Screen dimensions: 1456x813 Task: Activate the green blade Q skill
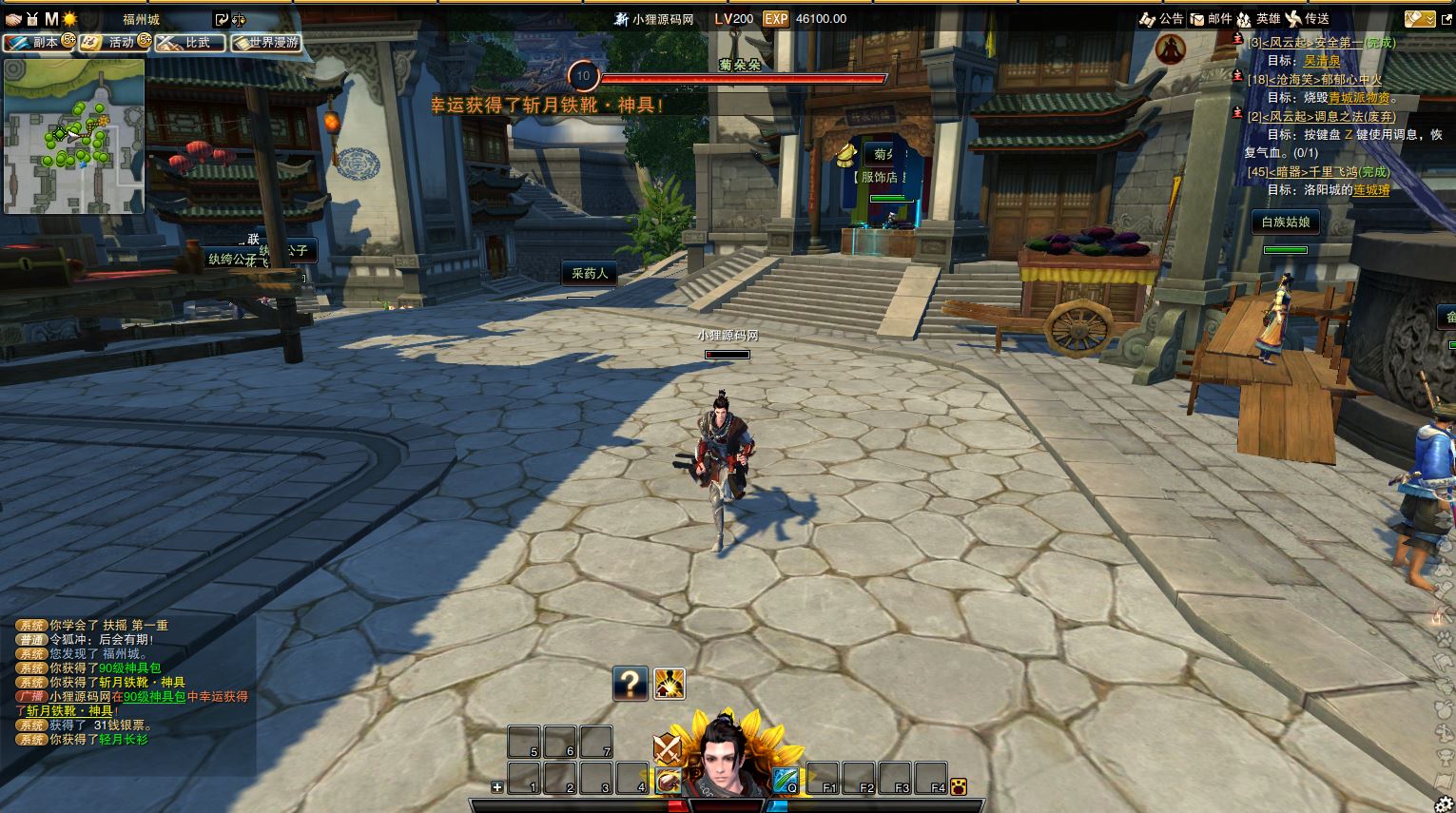coord(785,780)
